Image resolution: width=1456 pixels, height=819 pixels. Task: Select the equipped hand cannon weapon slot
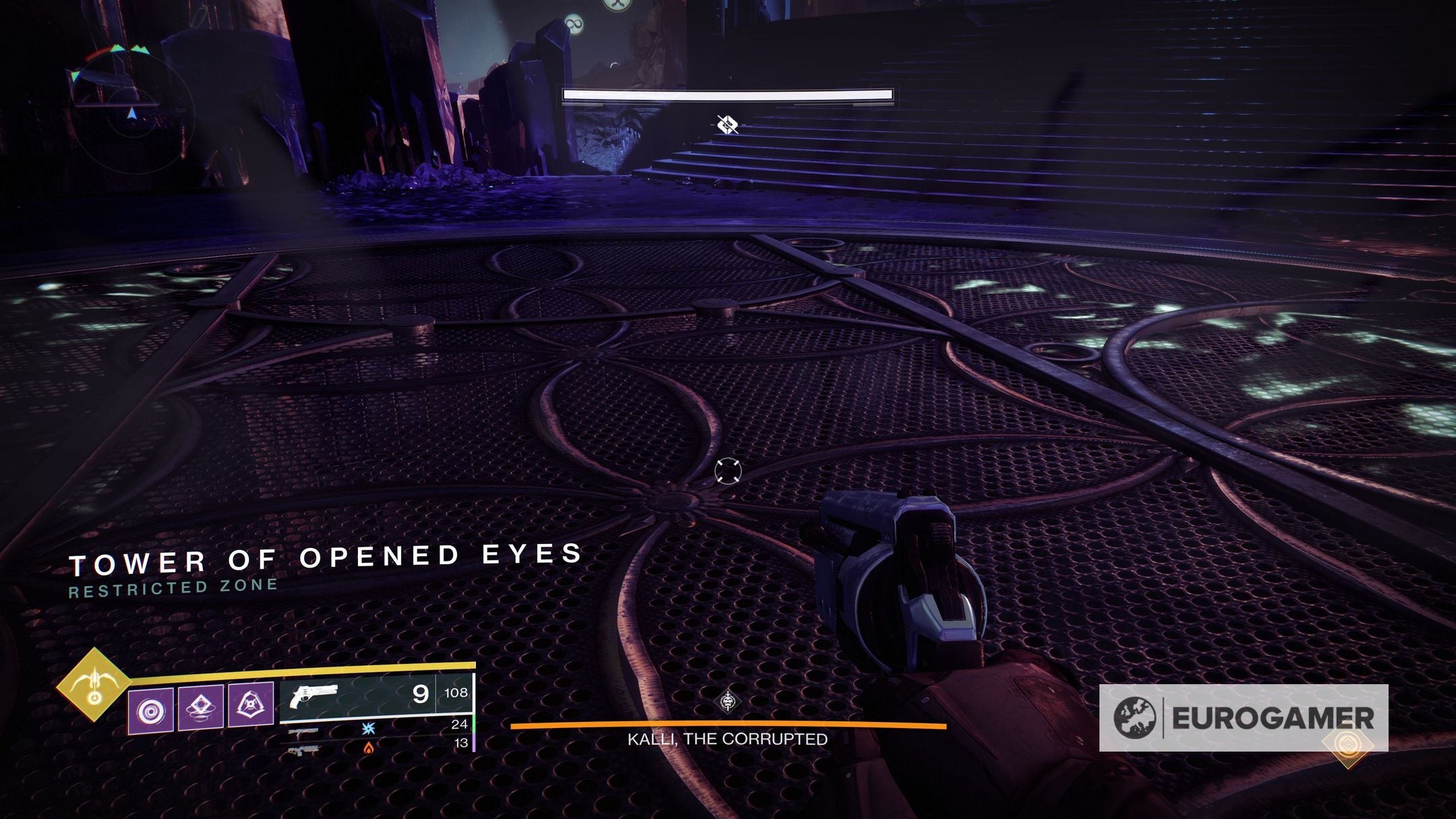pos(375,694)
